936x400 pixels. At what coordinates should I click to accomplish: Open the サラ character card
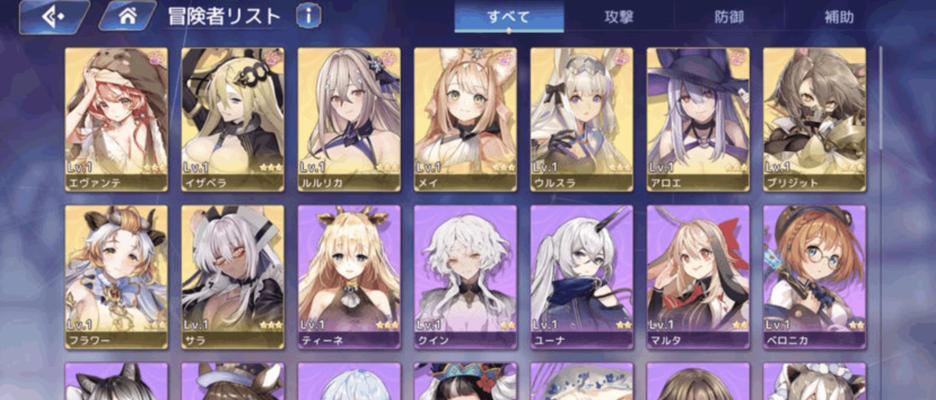tap(232, 277)
